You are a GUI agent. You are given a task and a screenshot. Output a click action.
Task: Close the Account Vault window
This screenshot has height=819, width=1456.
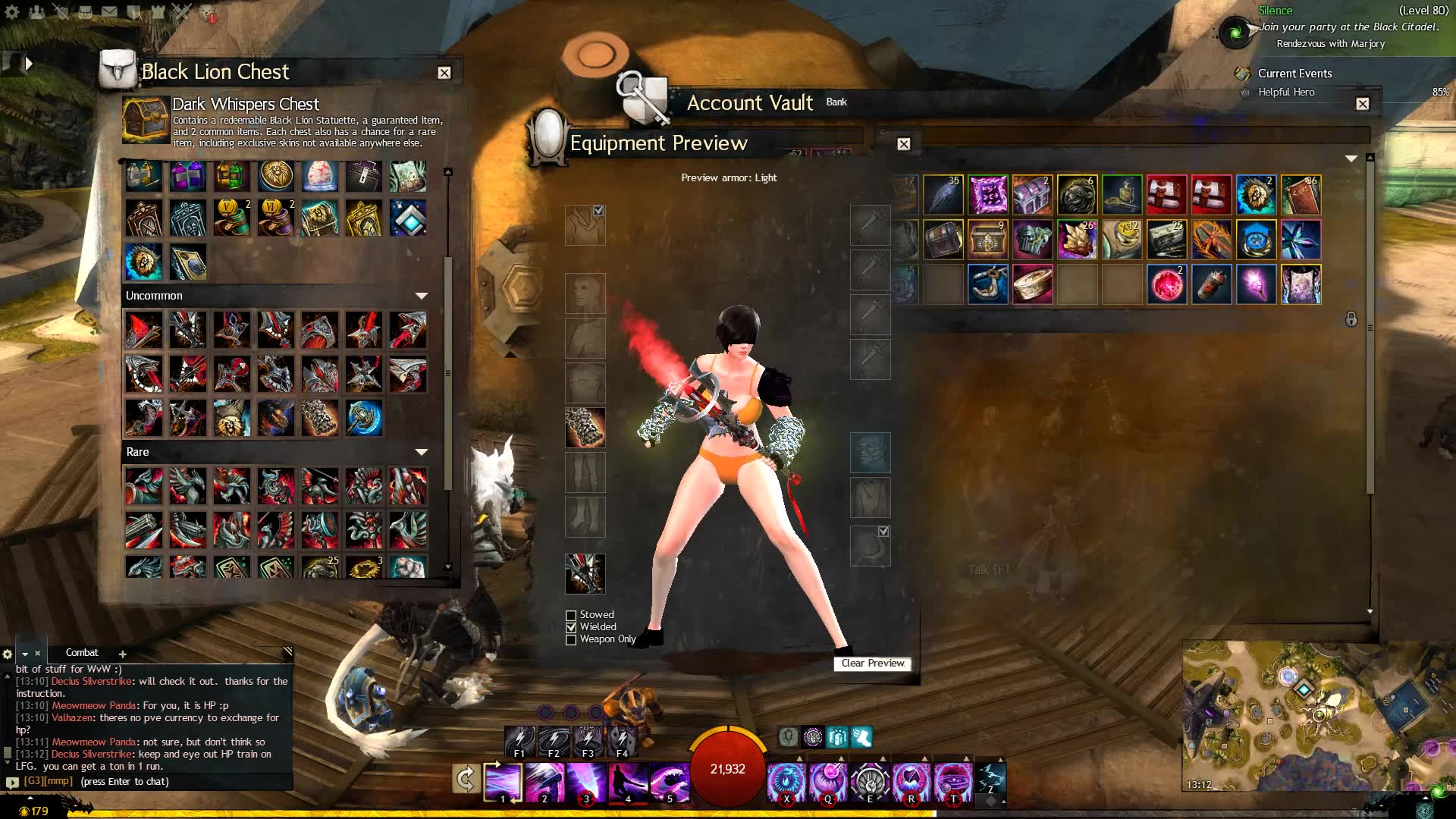click(x=1363, y=104)
